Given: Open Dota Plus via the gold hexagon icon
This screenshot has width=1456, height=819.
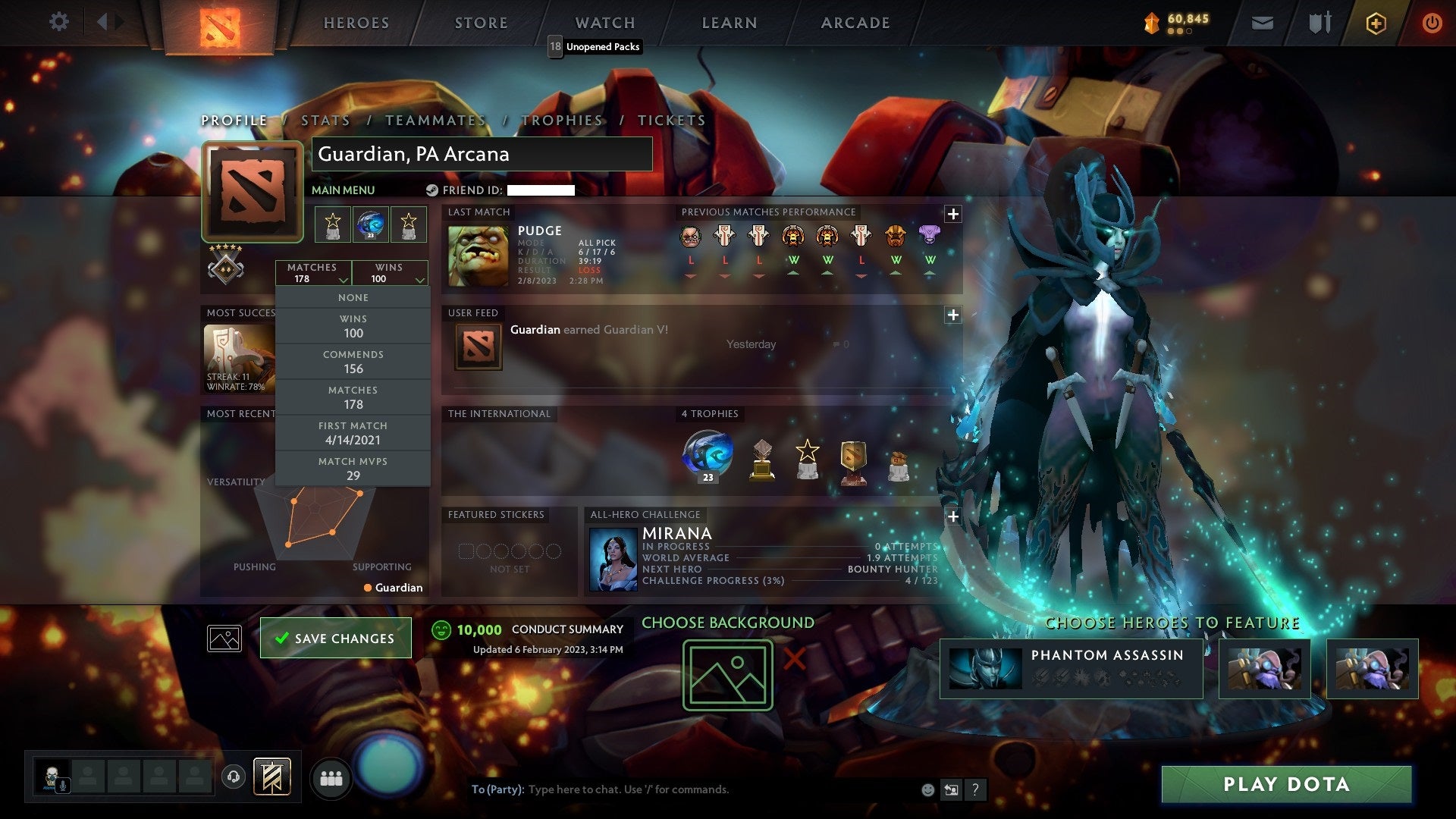Looking at the screenshot, I should click(1376, 22).
